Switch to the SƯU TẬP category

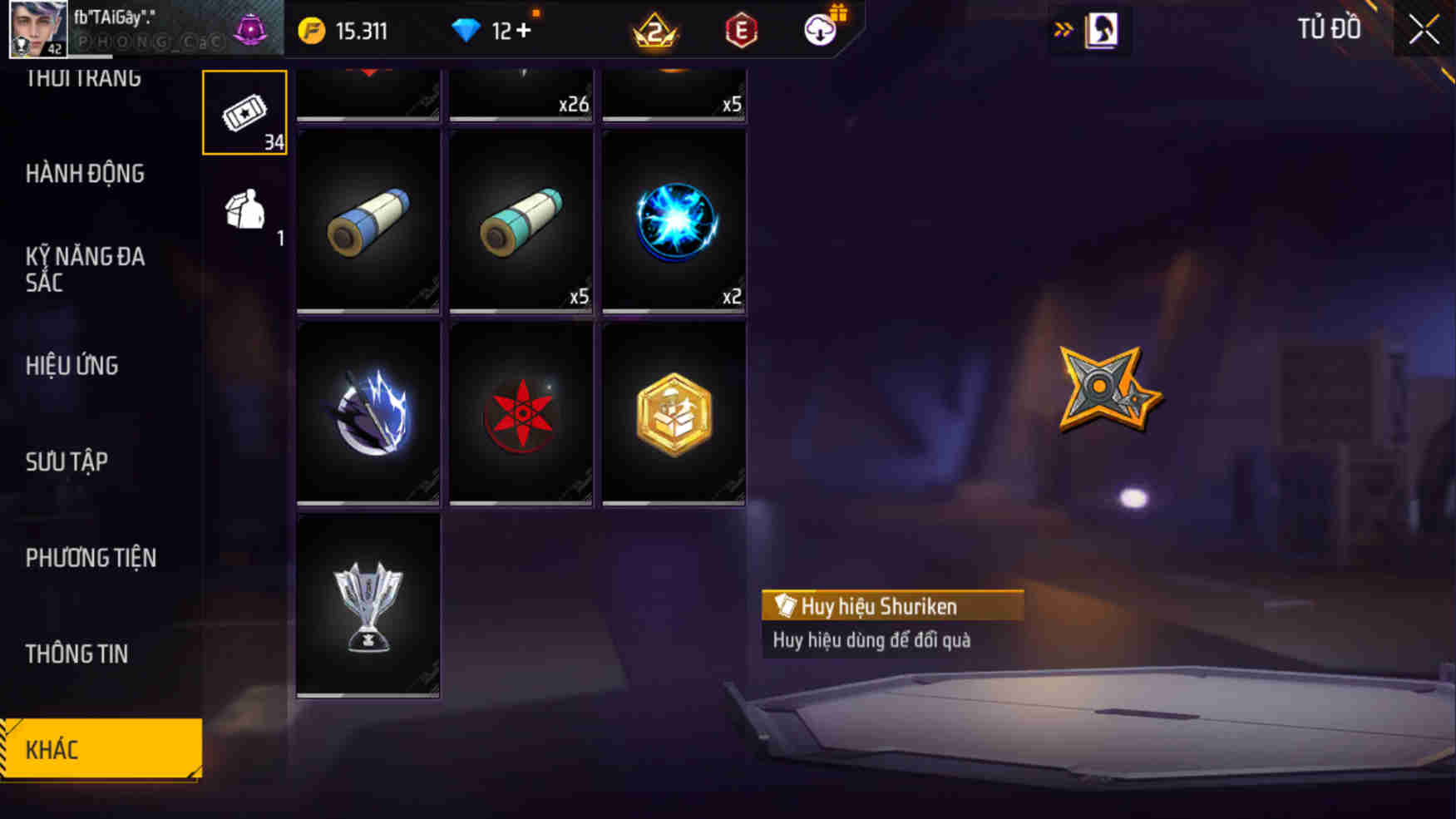[x=67, y=461]
